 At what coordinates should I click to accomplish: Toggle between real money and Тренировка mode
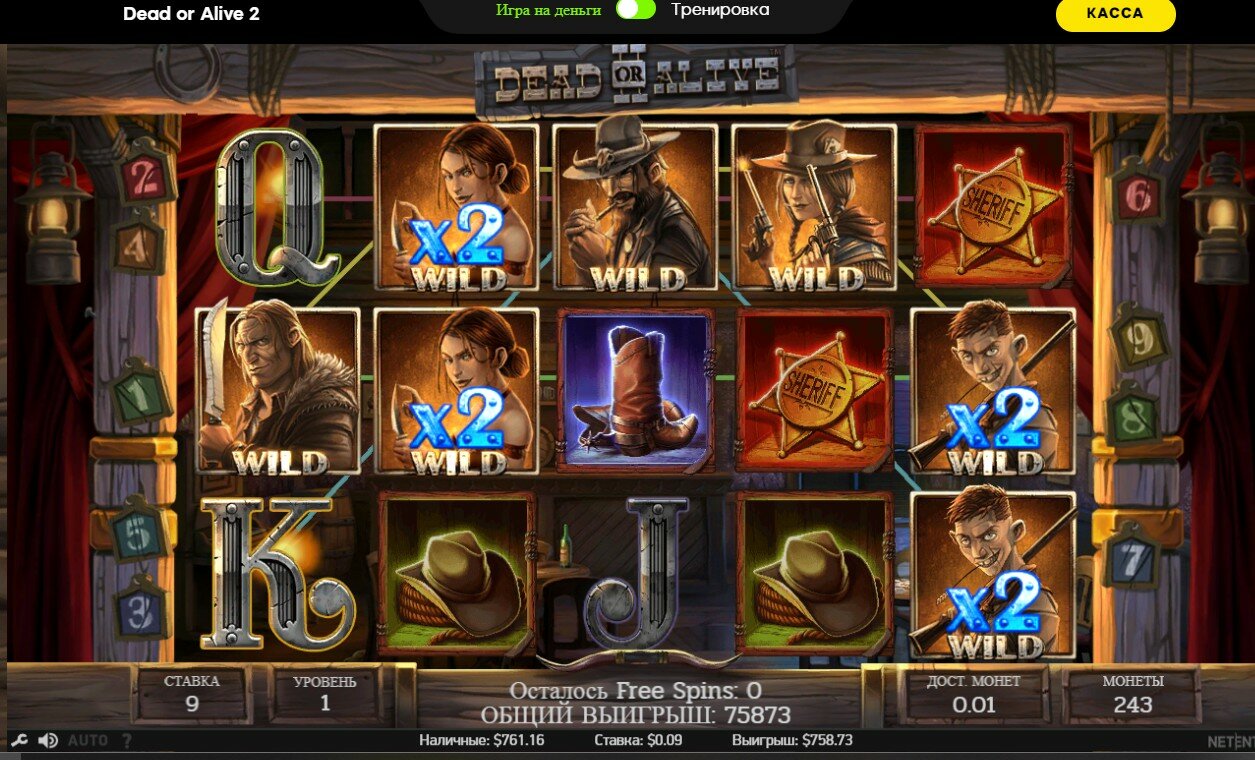[x=636, y=10]
